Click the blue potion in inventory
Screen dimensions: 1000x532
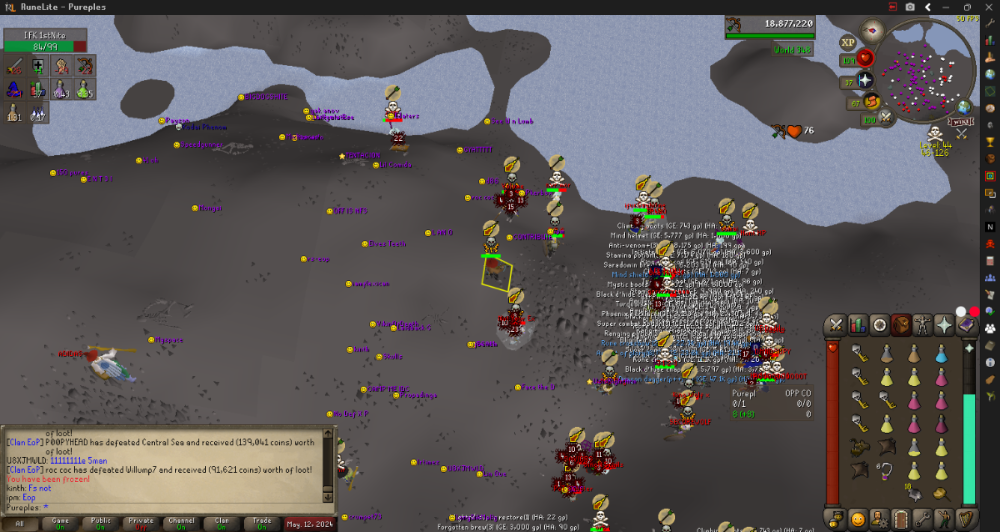(x=941, y=353)
